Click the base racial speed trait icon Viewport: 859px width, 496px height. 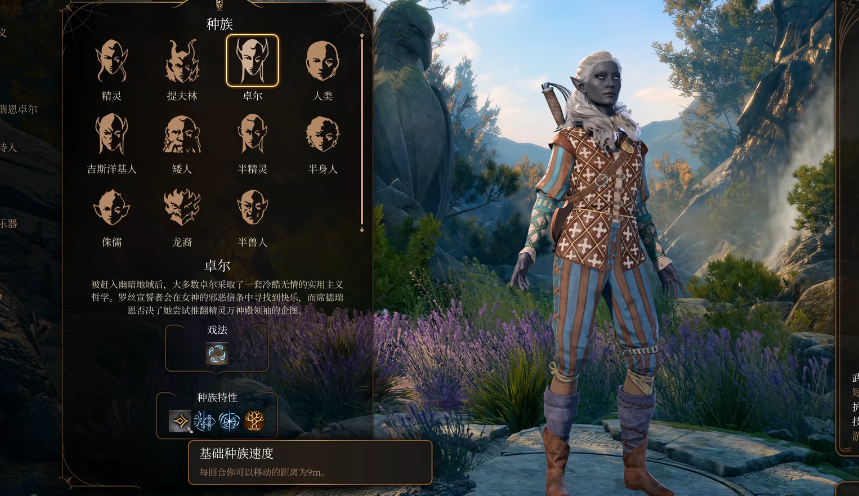click(x=180, y=422)
